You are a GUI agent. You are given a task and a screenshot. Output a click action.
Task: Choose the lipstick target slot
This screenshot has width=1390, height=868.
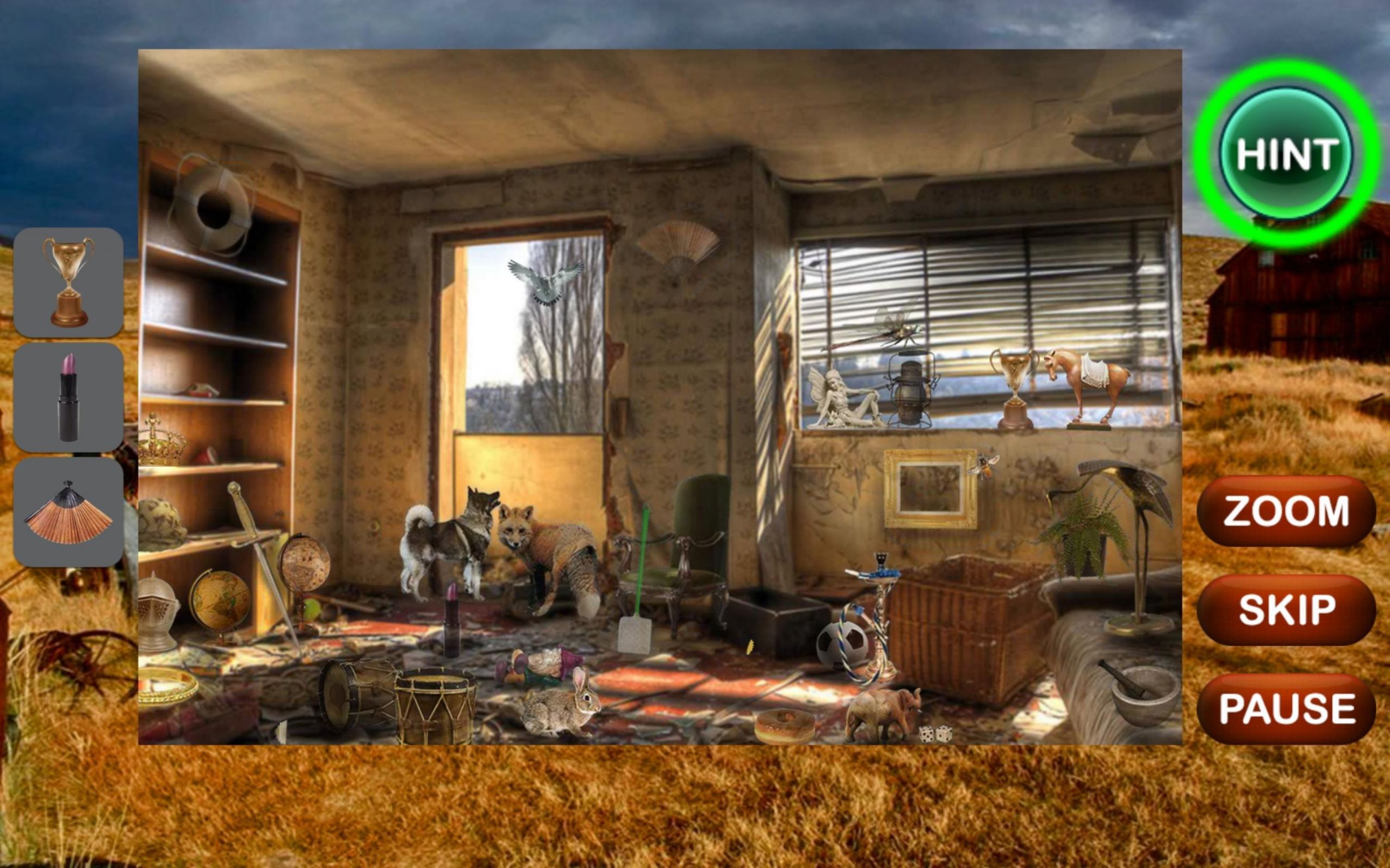point(69,397)
